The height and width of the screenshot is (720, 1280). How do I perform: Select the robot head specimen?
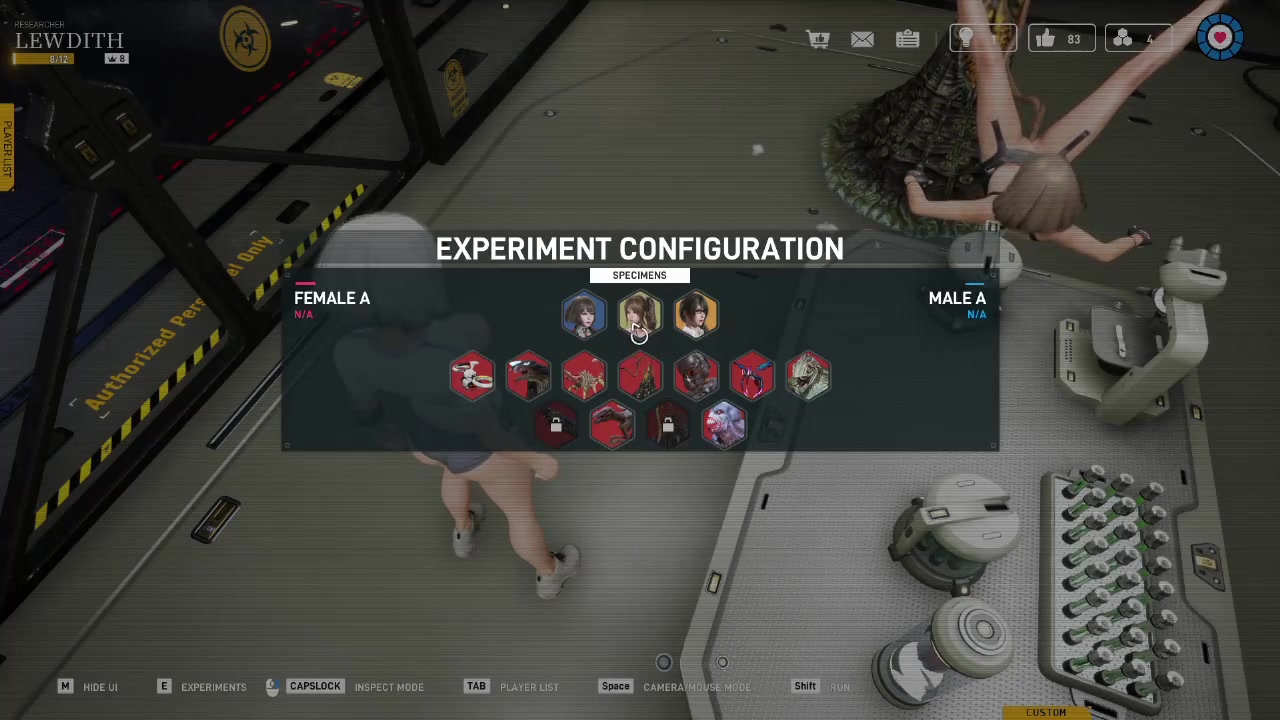[696, 376]
